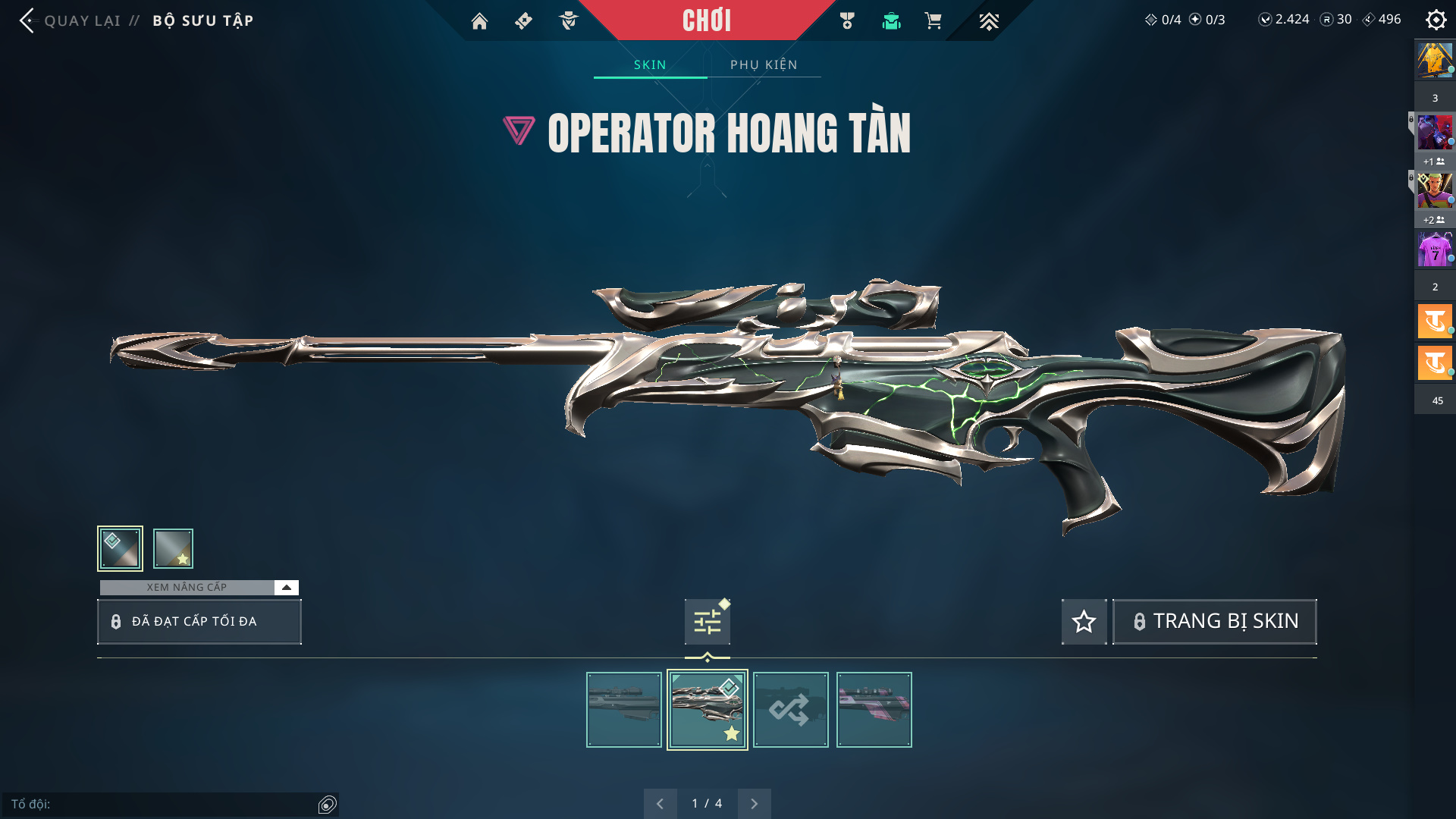This screenshot has width=1456, height=819.
Task: Expand the XEM NÂNG CẤP upgrades panel
Action: [286, 588]
